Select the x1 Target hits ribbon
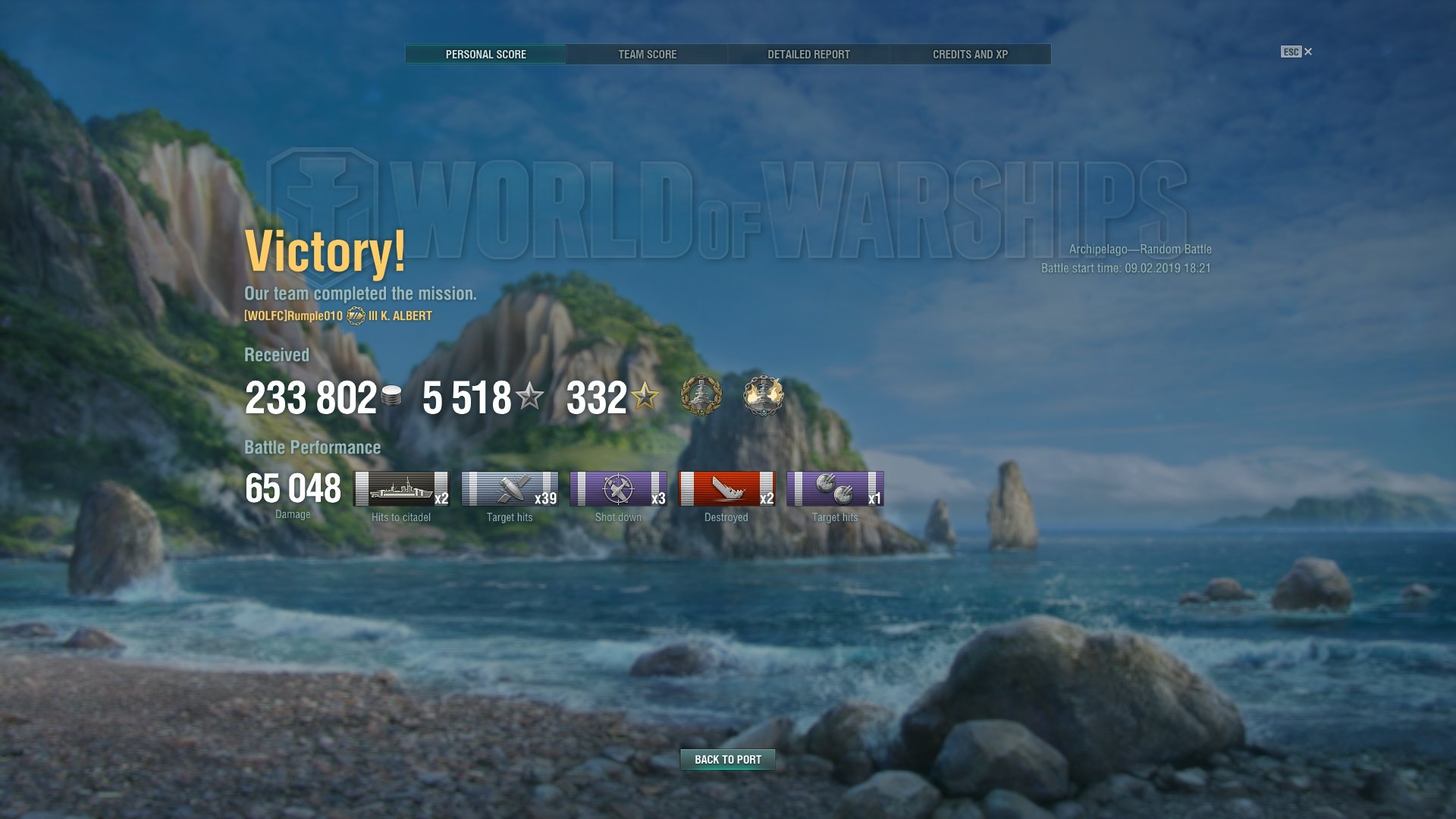The height and width of the screenshot is (819, 1456). point(835,489)
